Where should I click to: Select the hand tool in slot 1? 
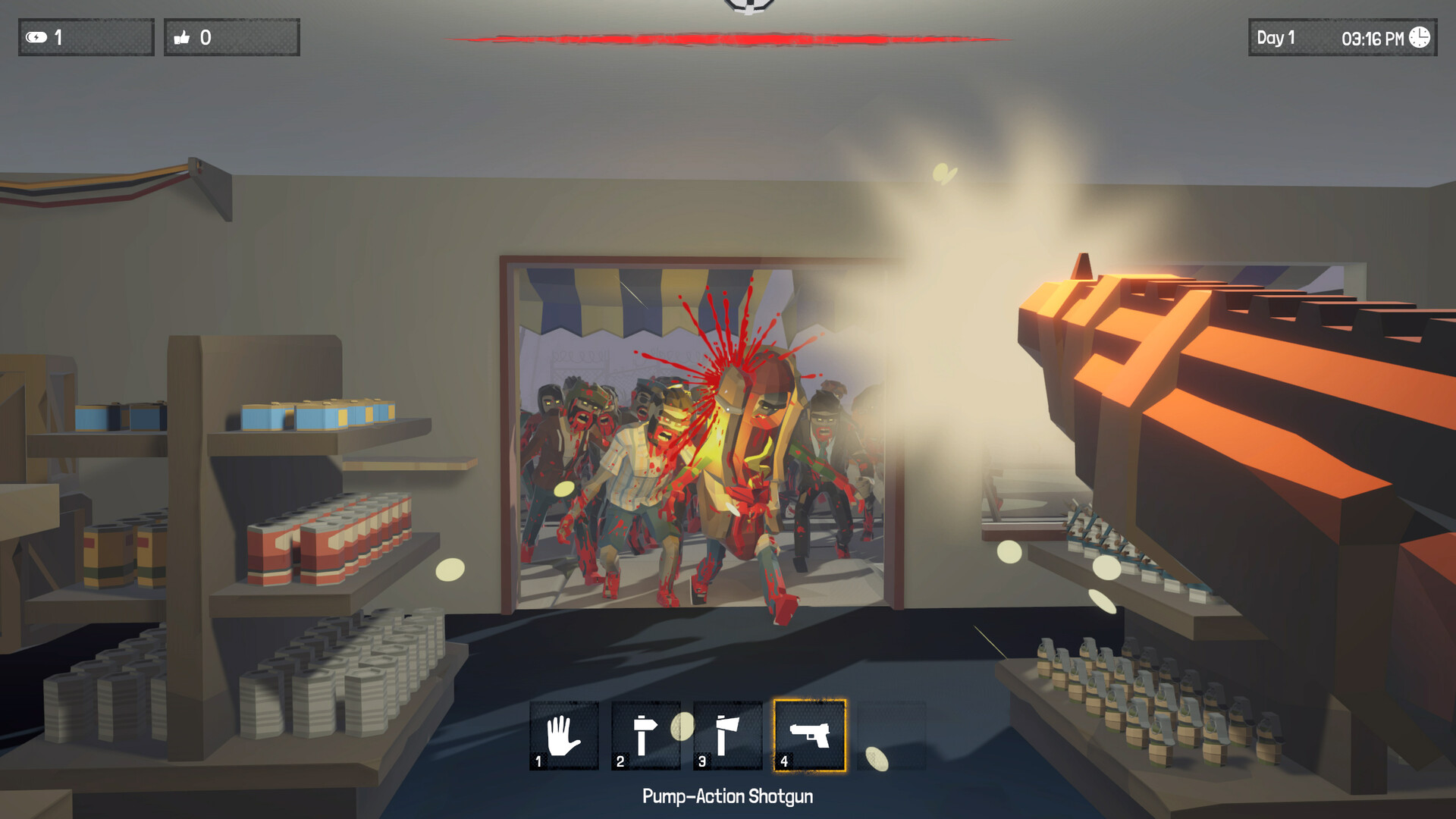click(x=563, y=734)
